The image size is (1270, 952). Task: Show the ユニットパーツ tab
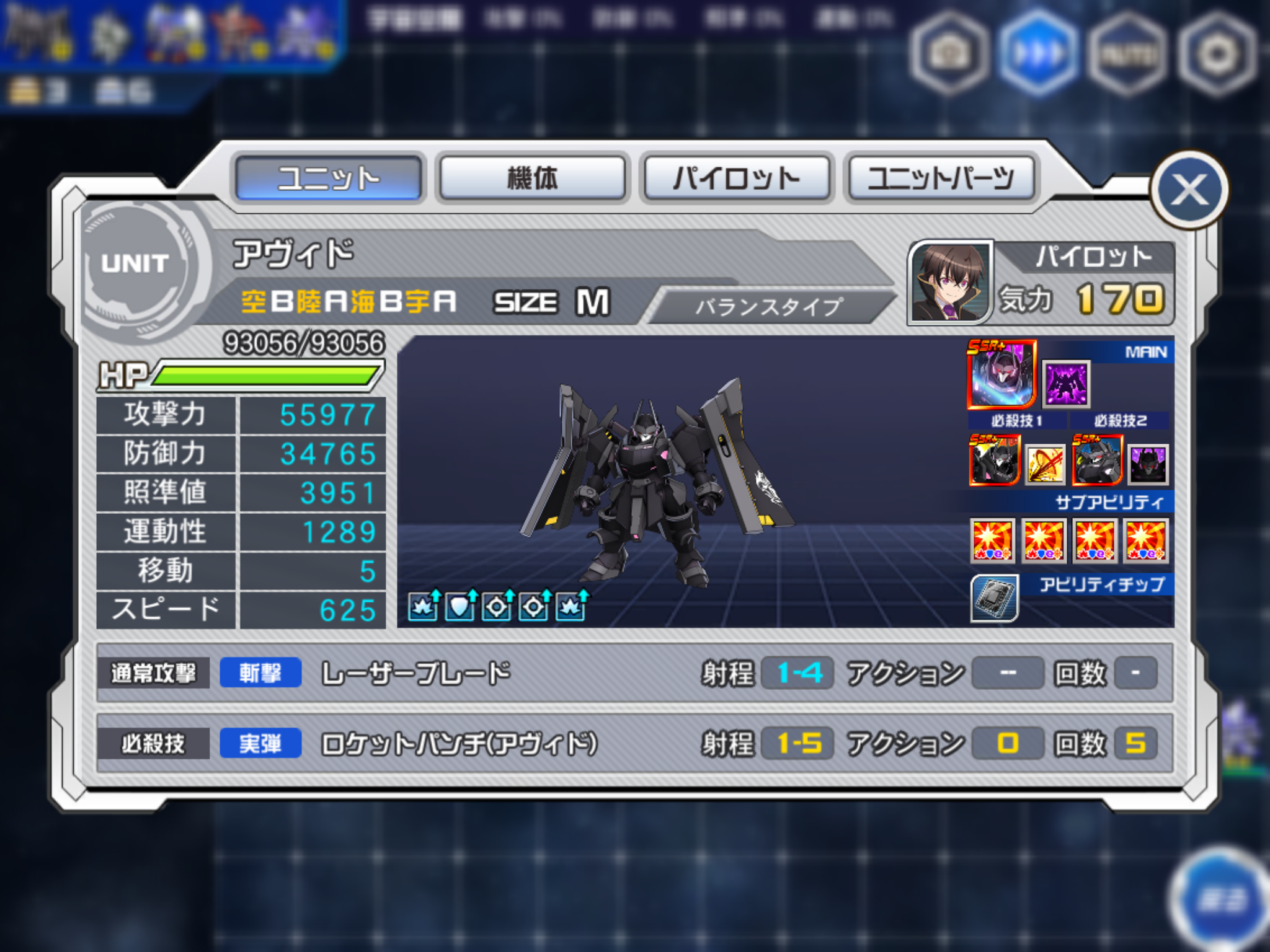click(x=940, y=178)
